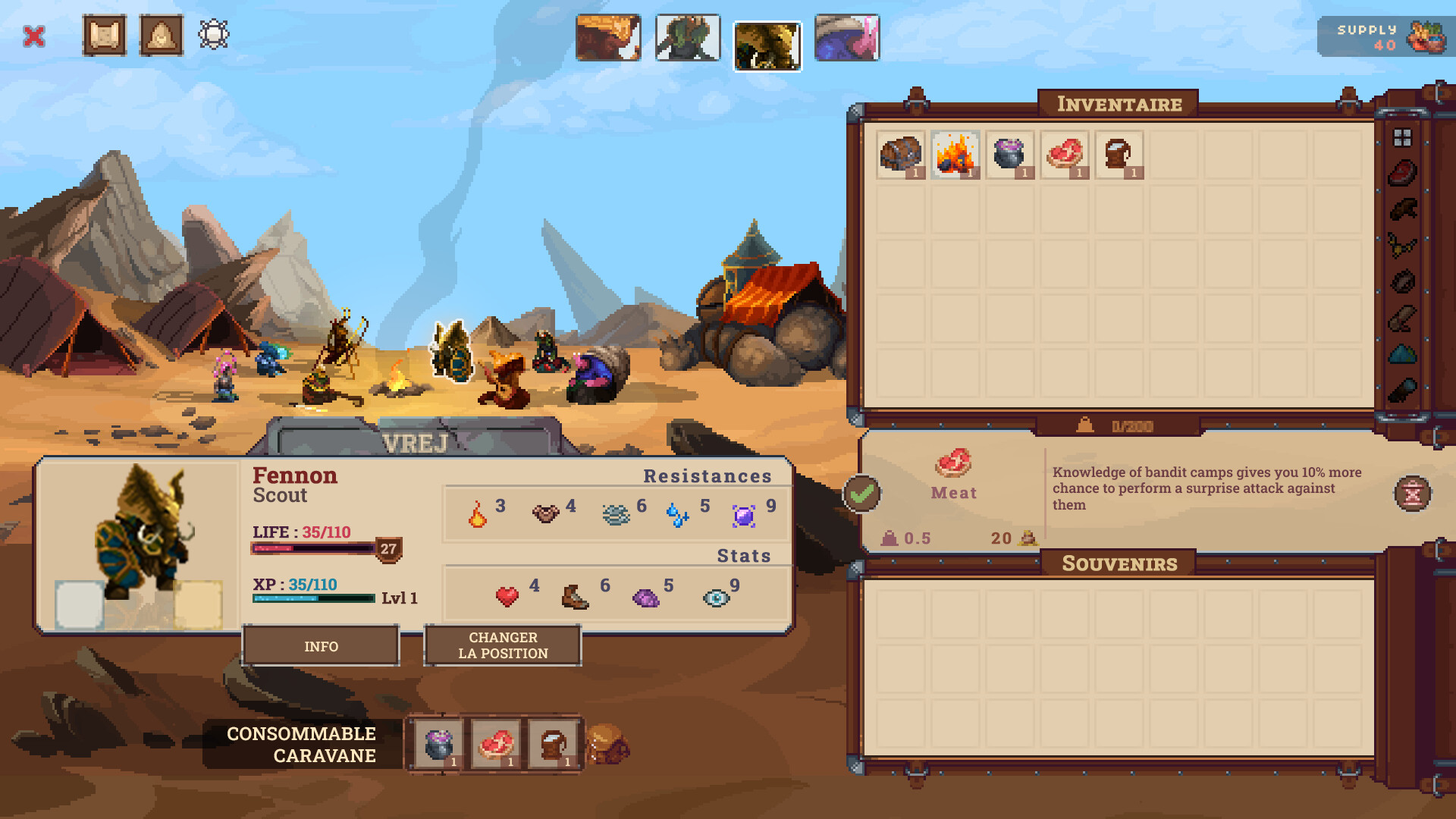Click CHANGER LA POSITION button

coord(502,645)
